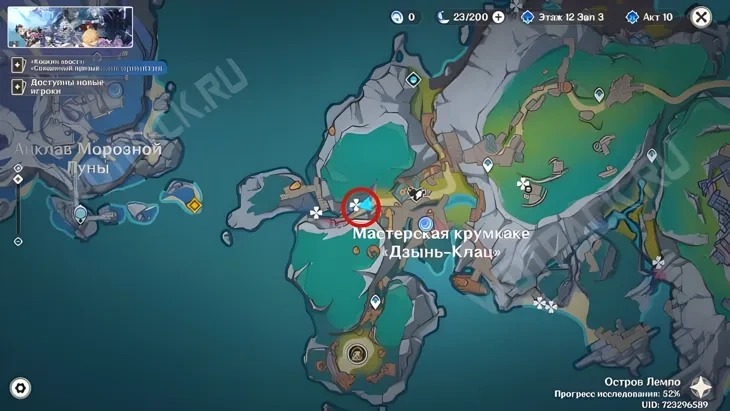Select the "Доступны новые игроки" notification

(x=60, y=86)
